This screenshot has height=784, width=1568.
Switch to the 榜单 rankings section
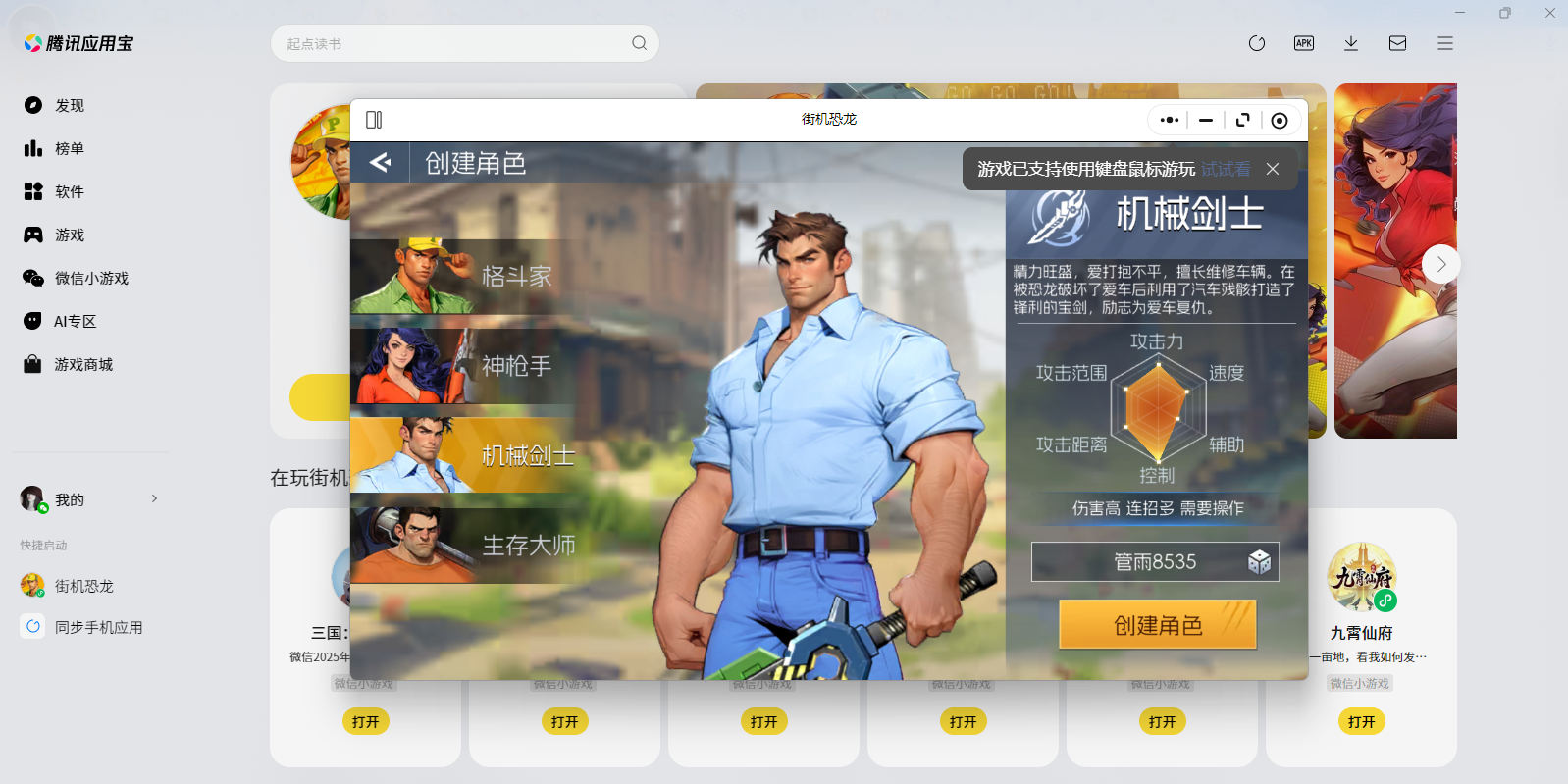(69, 148)
